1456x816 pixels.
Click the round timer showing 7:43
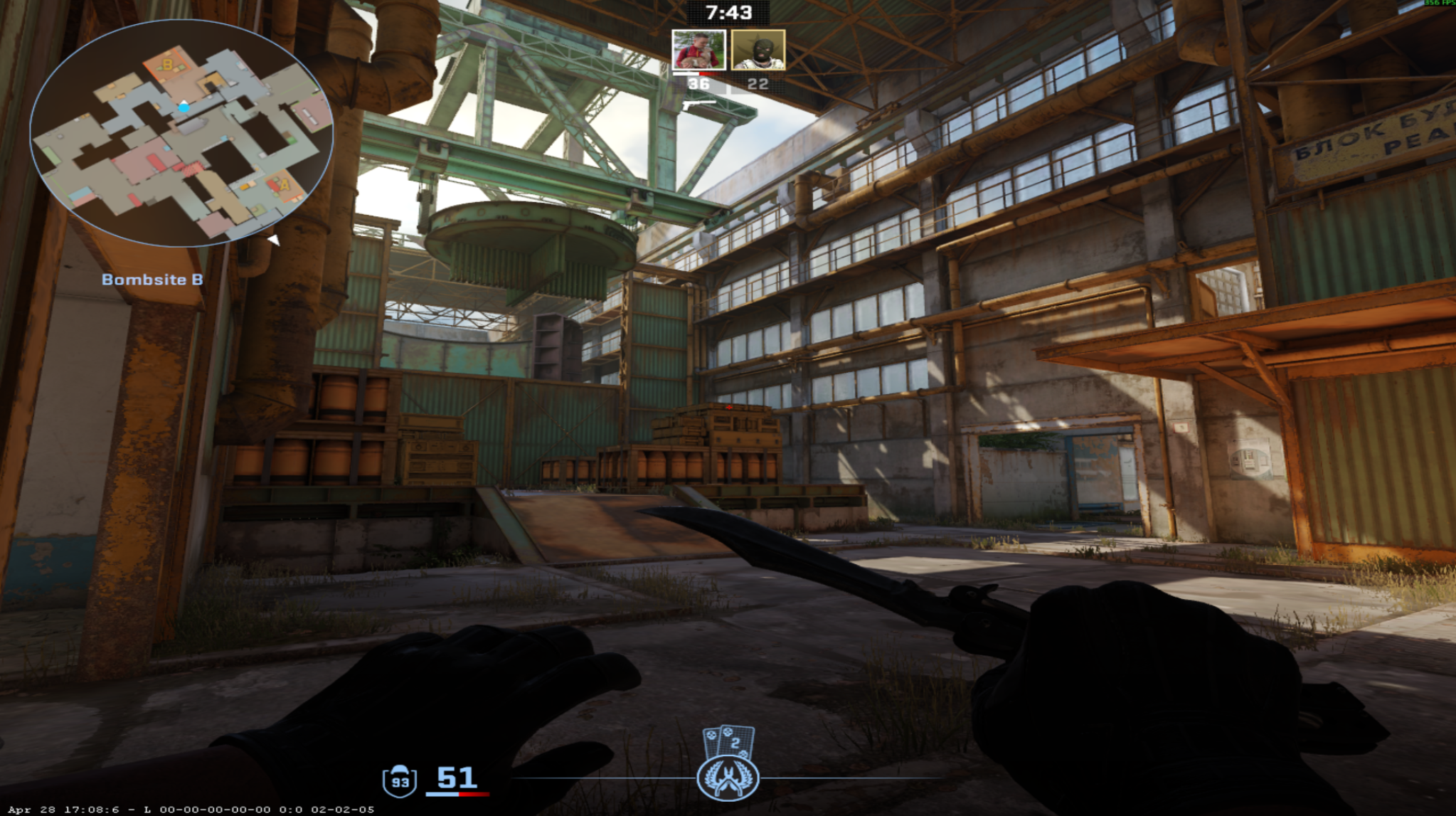pos(728,11)
